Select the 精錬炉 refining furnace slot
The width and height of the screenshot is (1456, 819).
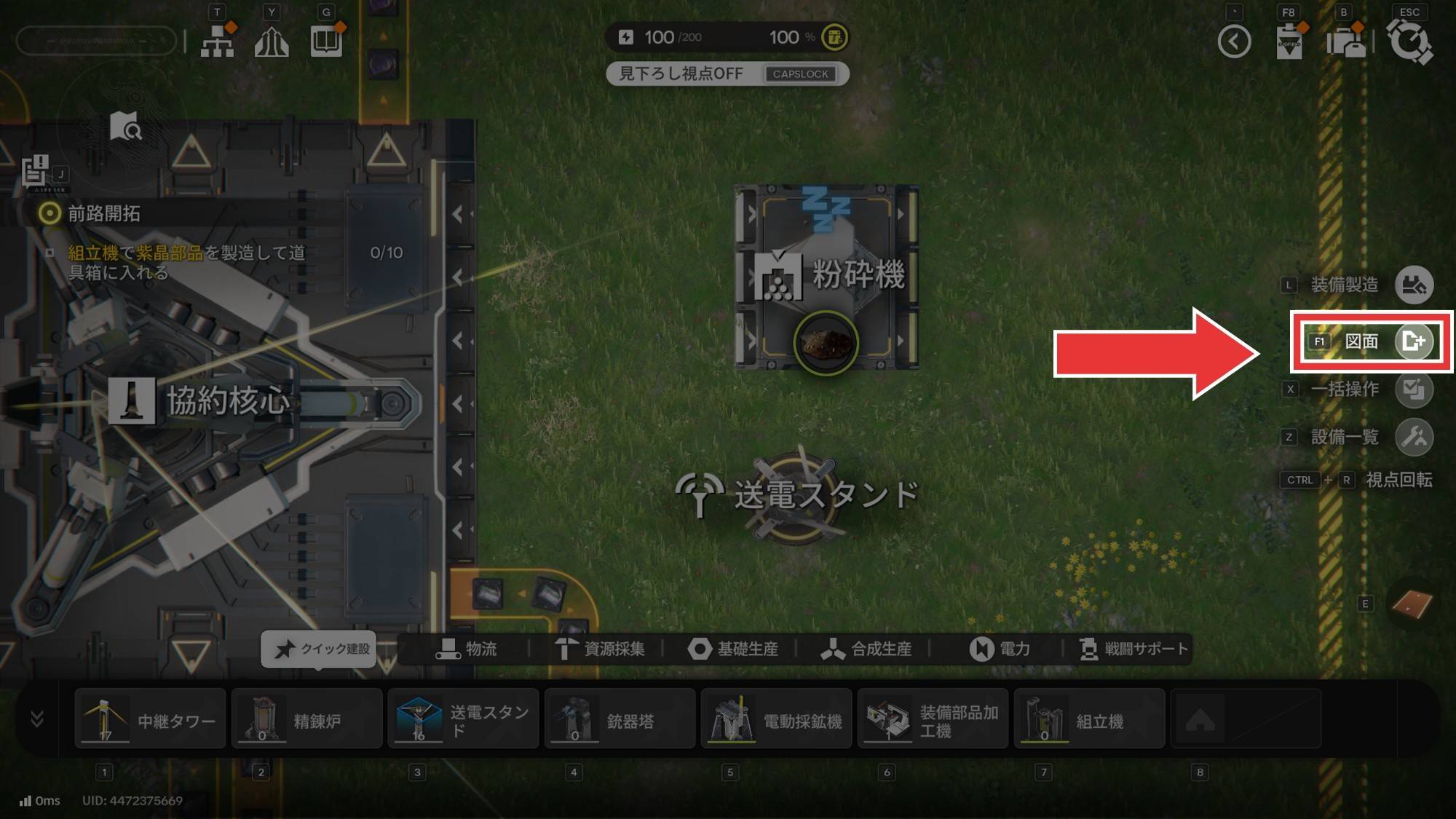point(306,720)
